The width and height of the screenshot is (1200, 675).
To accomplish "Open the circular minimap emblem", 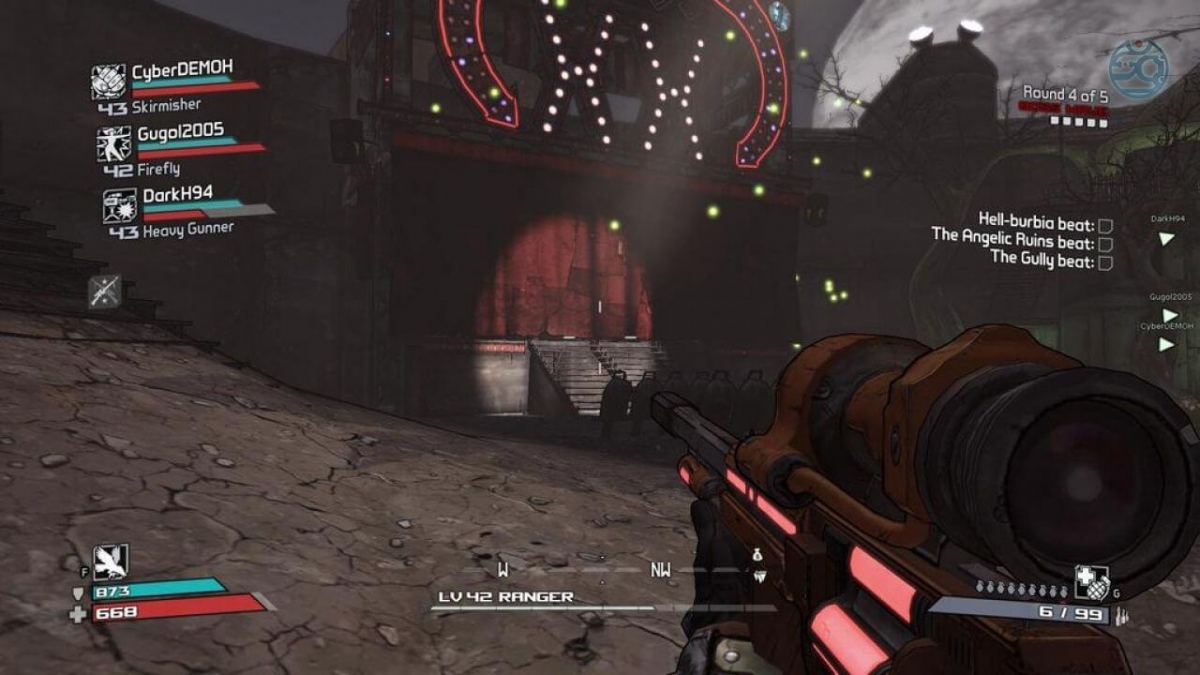I will coord(1138,70).
